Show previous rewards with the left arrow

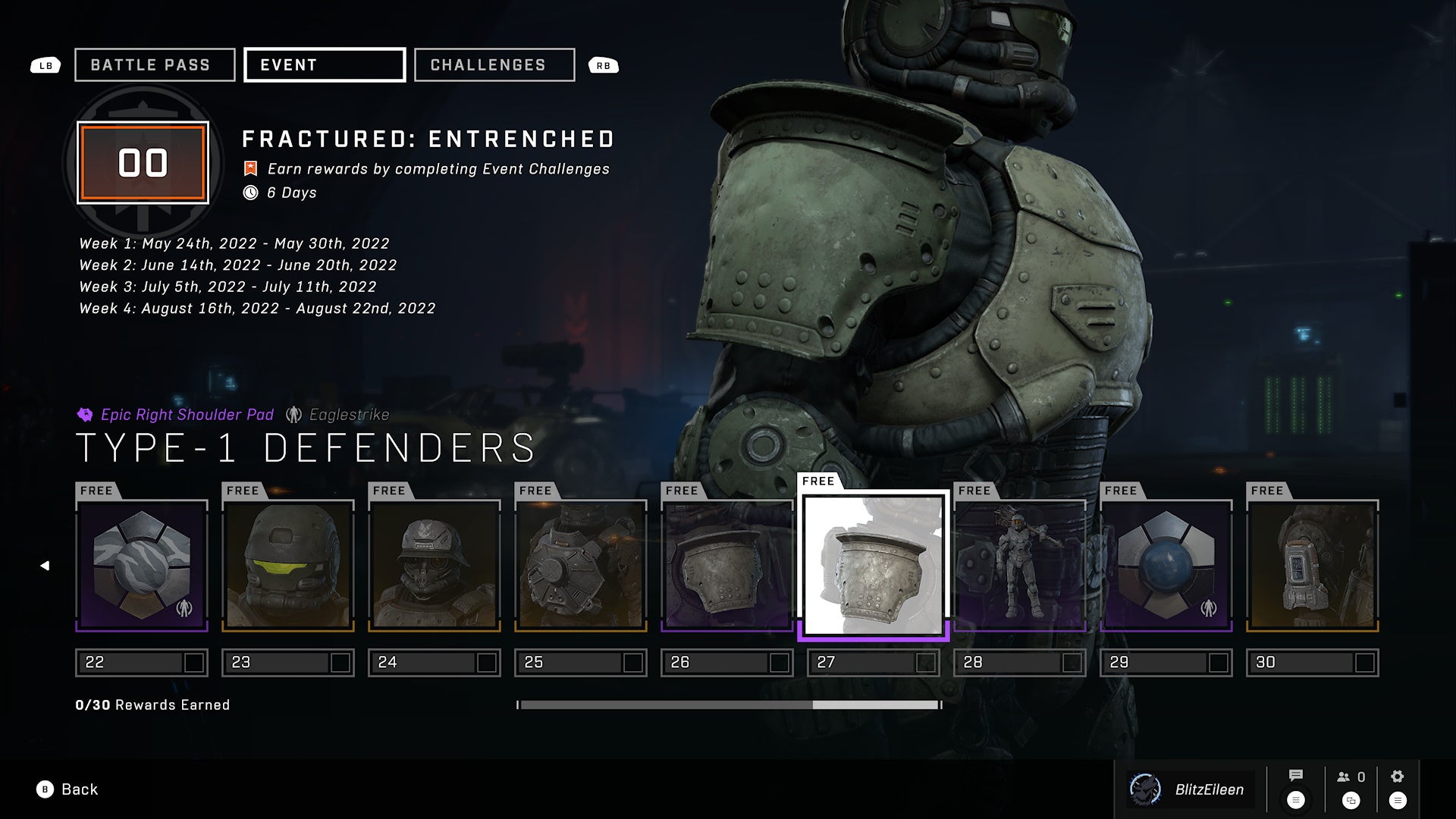pyautogui.click(x=45, y=566)
